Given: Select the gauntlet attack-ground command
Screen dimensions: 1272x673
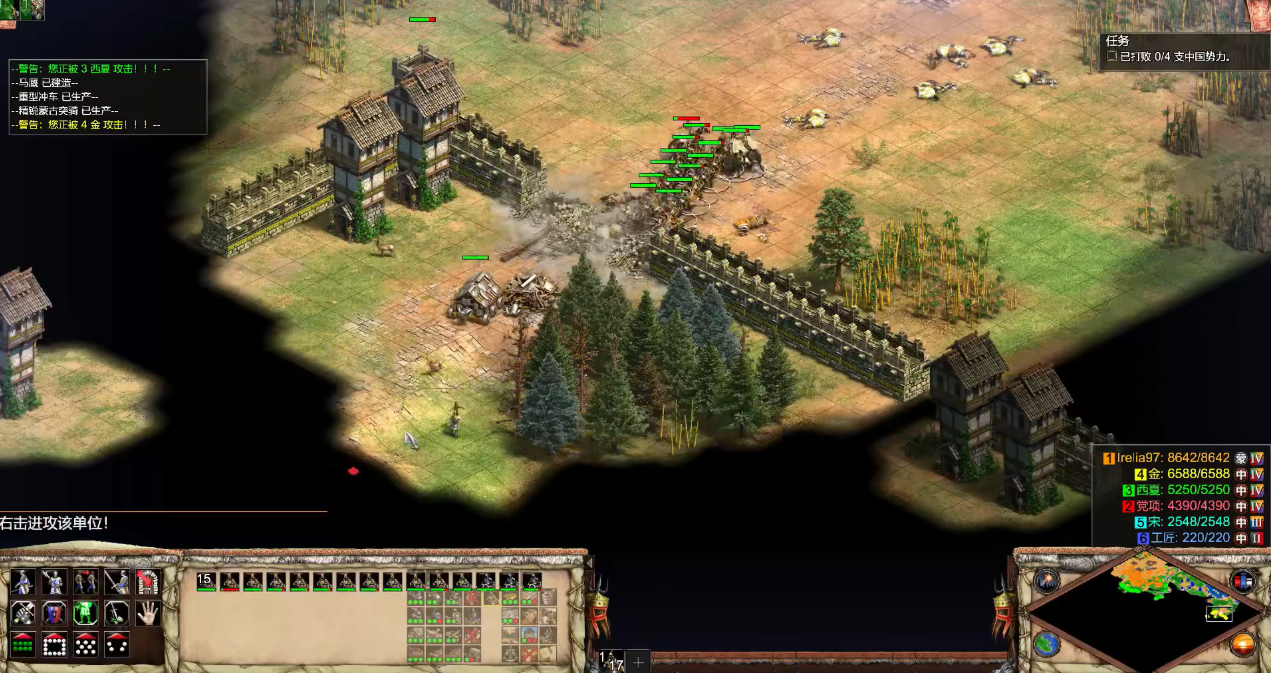Looking at the screenshot, I should click(23, 613).
